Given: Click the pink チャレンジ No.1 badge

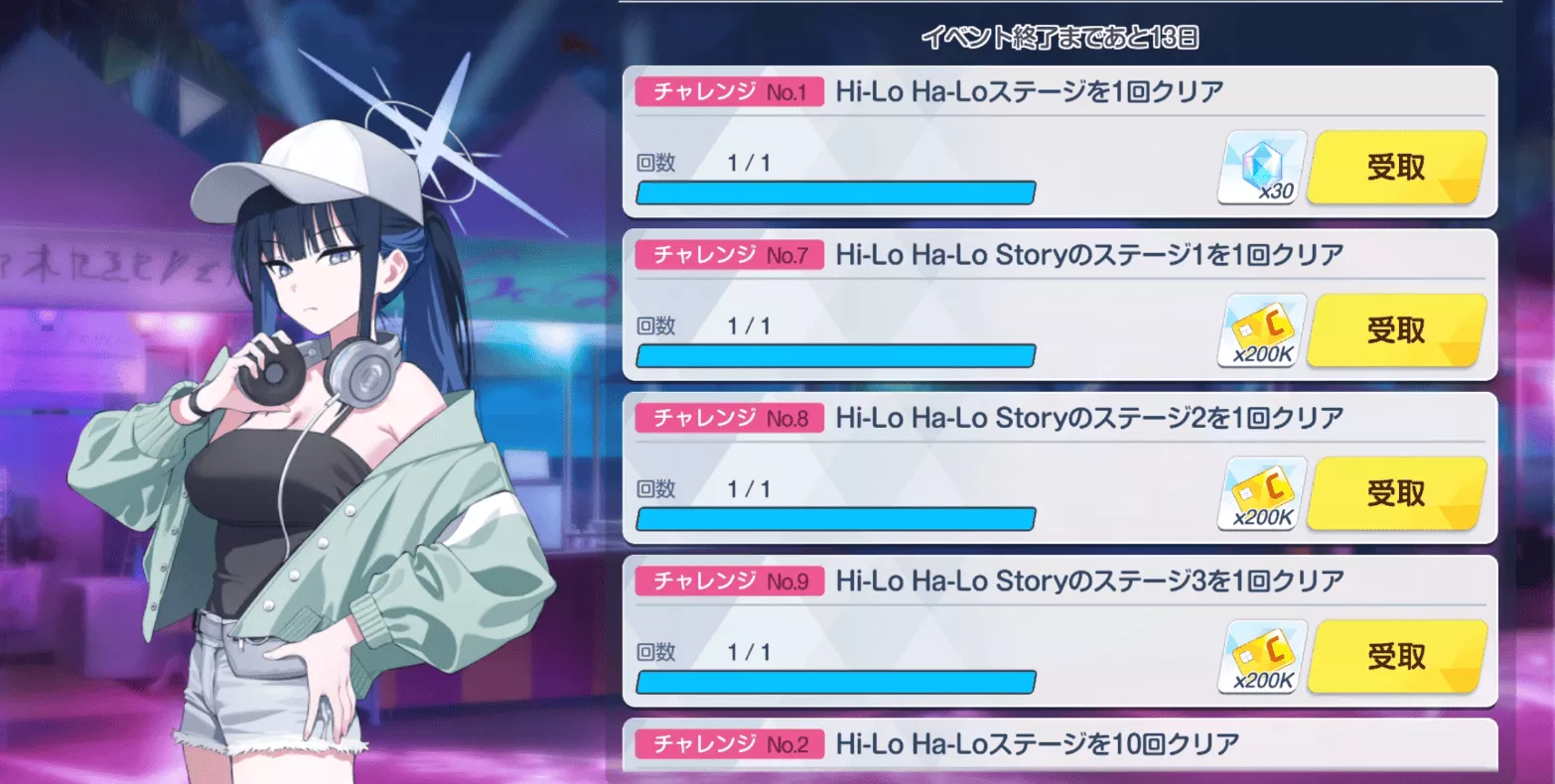Looking at the screenshot, I should pyautogui.click(x=728, y=91).
